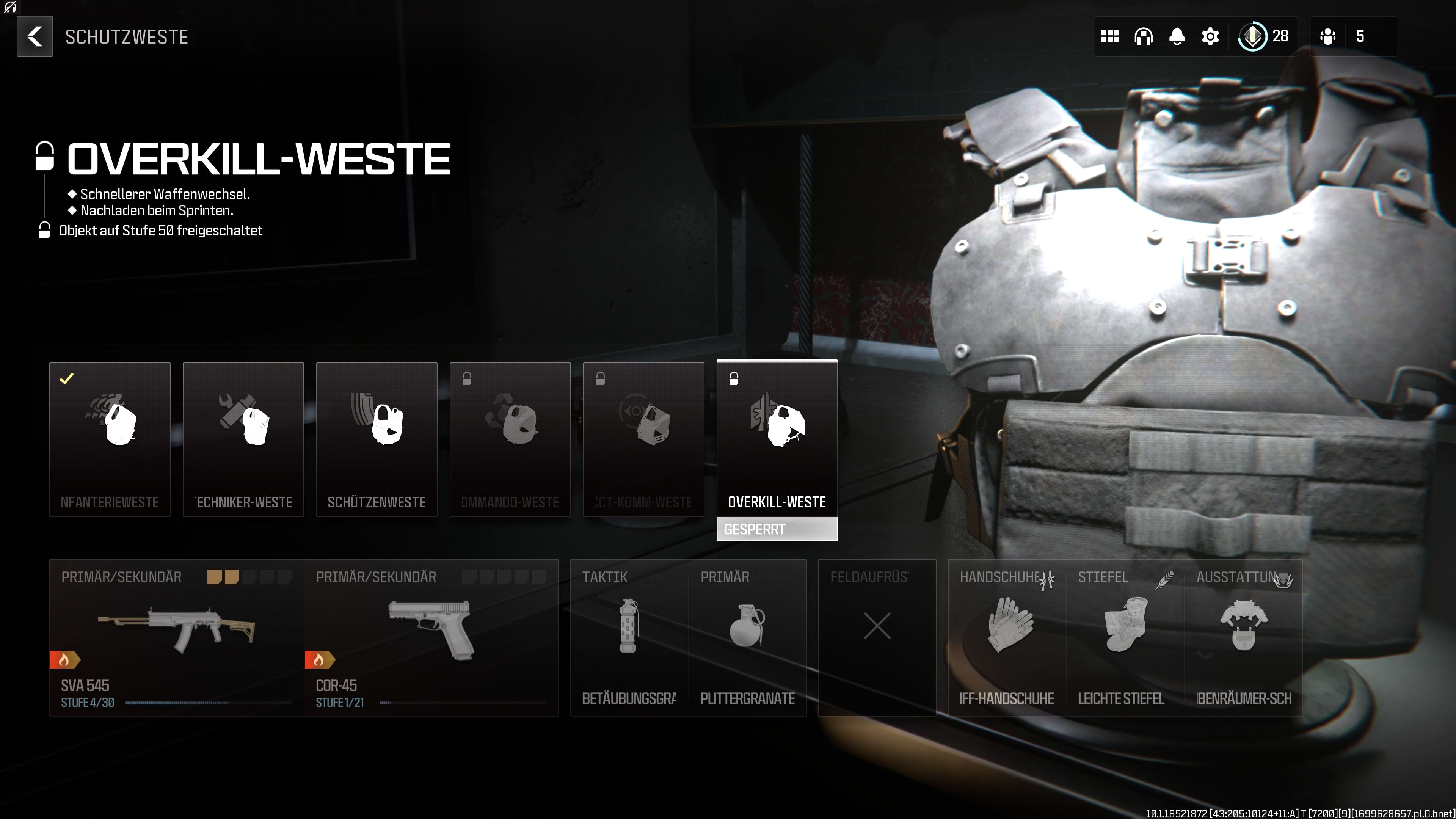This screenshot has height=819, width=1456.
Task: Go back from the Schutzweste screen
Action: pyautogui.click(x=35, y=37)
